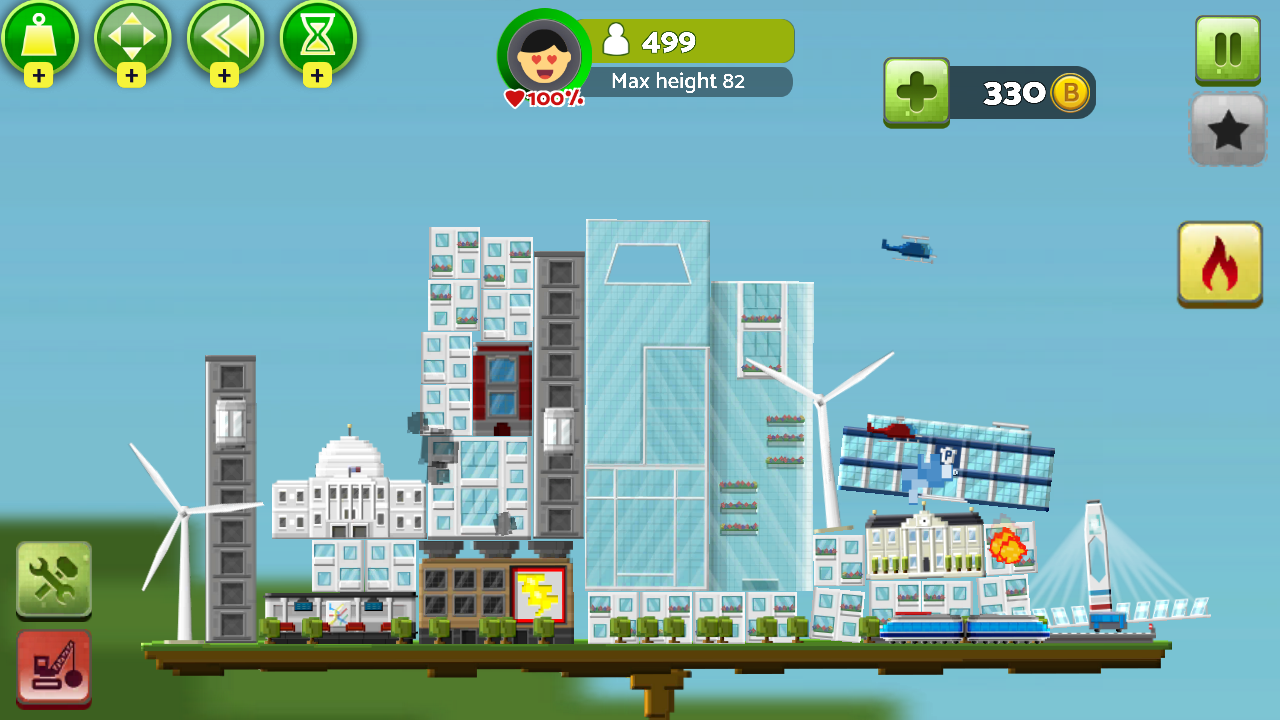Purchase more moves using its plus badge
Screen dimensions: 1280x720
(x=133, y=74)
